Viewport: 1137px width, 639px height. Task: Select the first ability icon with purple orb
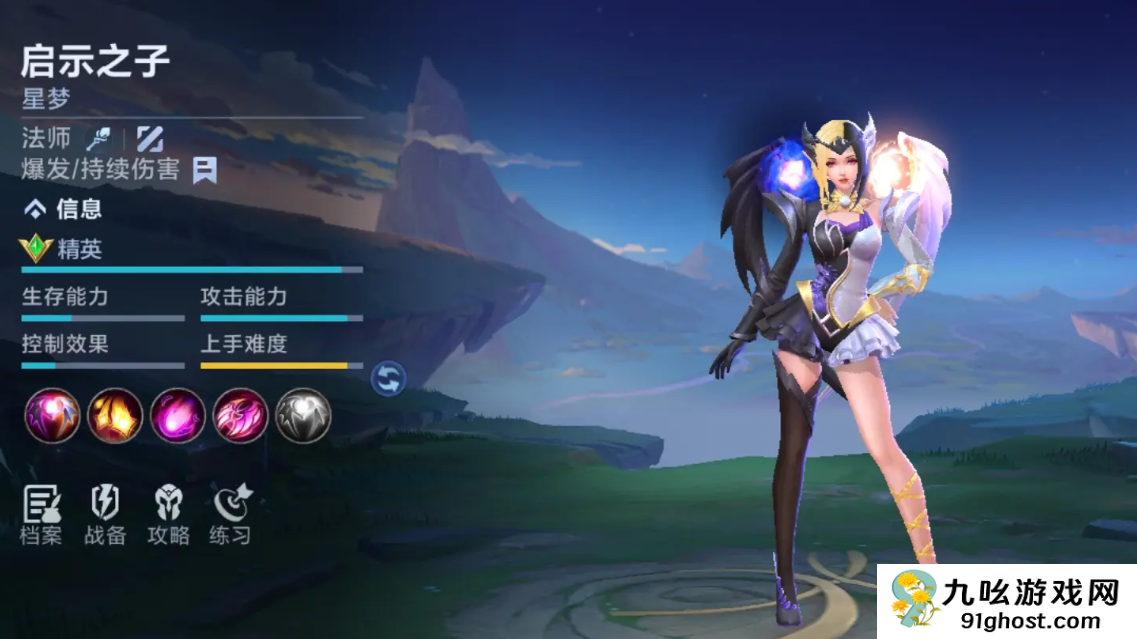click(52, 416)
